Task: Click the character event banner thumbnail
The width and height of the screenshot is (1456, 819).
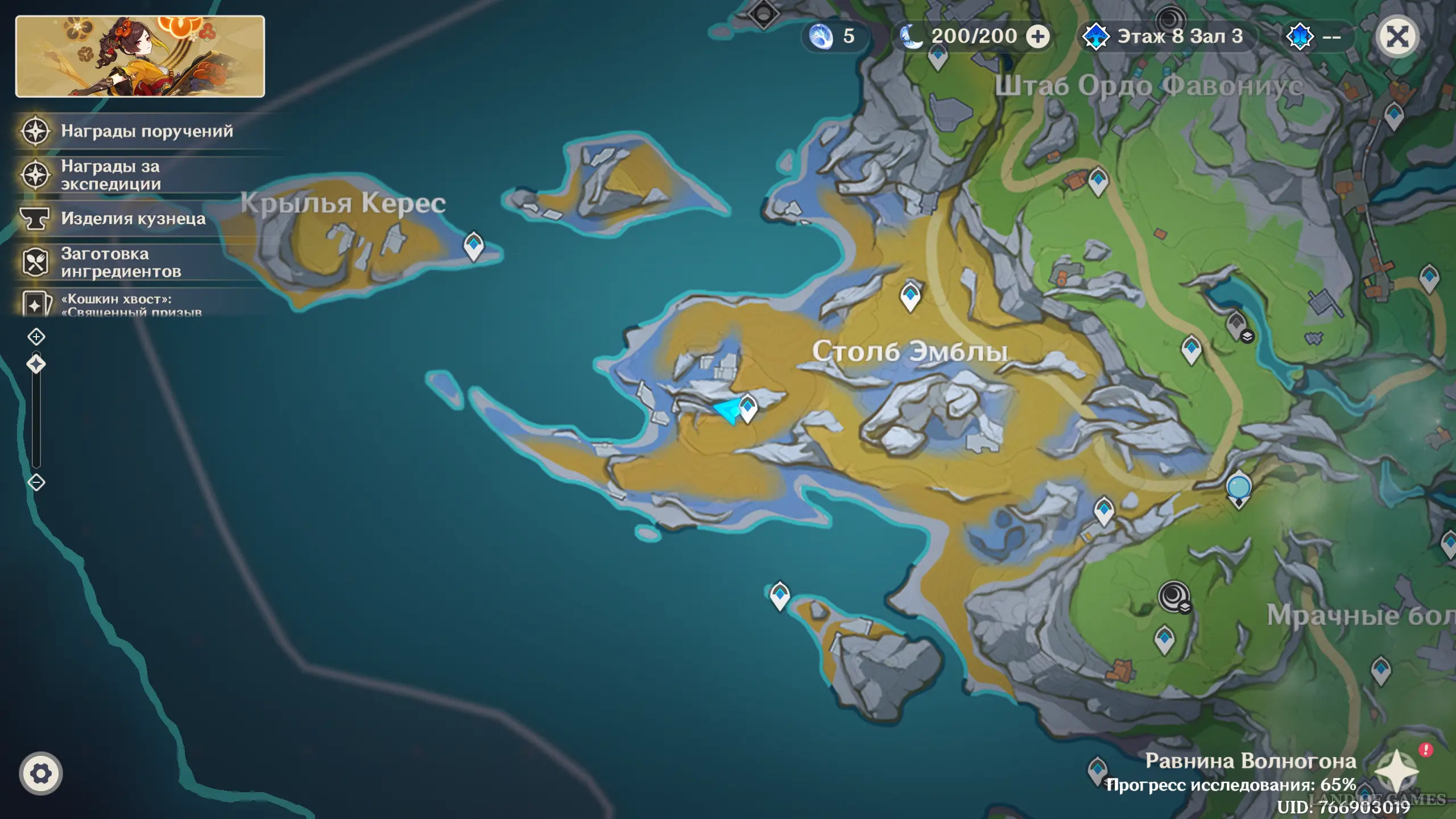Action: [140, 56]
